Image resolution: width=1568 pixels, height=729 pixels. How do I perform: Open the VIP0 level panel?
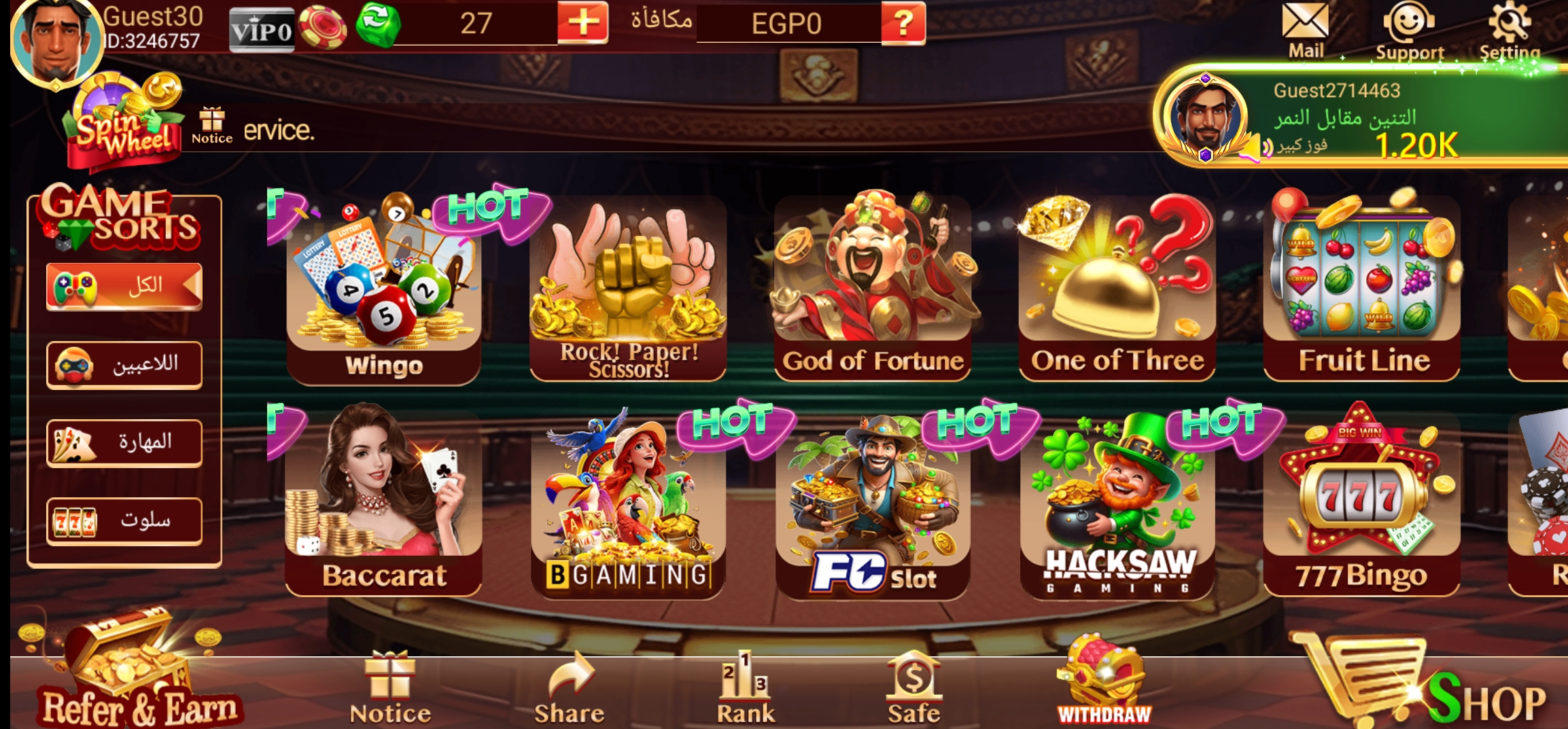click(x=262, y=26)
